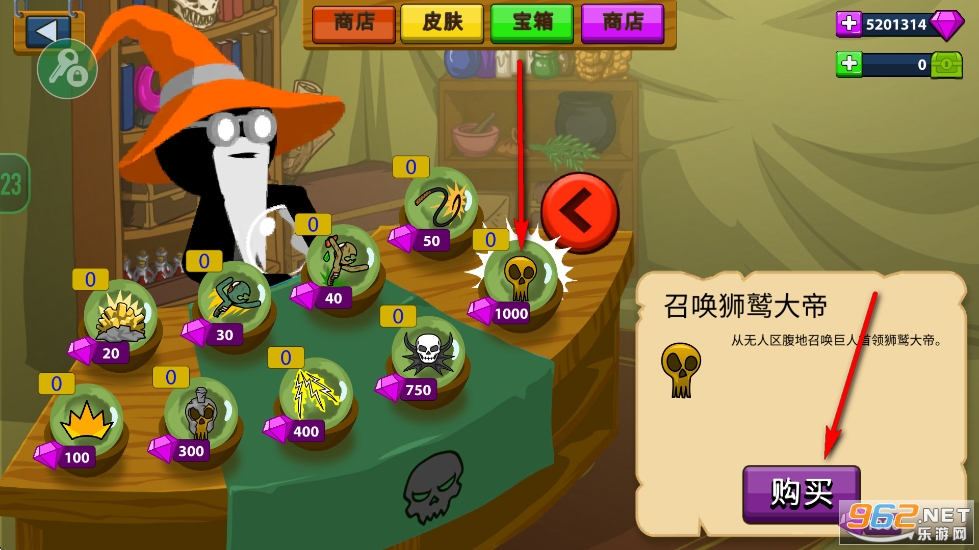Viewport: 979px width, 550px height.
Task: Choose the gold pile orb costing 20
Action: click(121, 316)
